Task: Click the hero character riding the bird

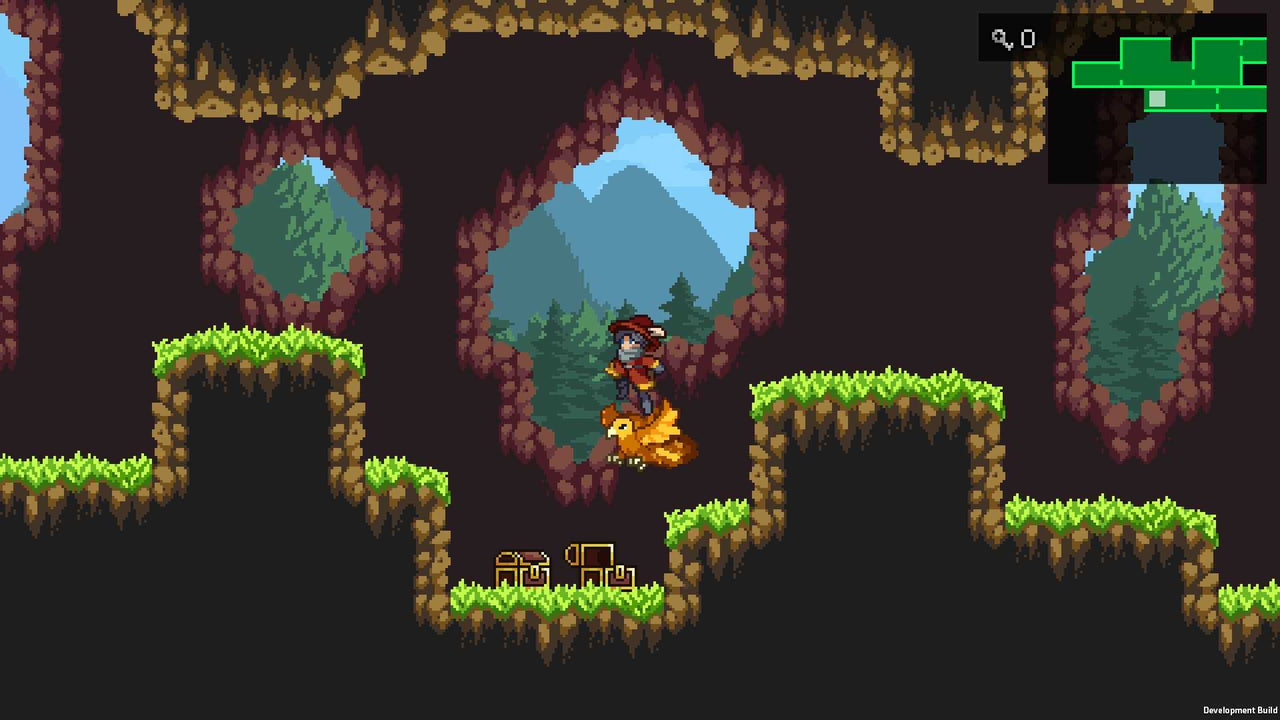Action: pos(634,360)
